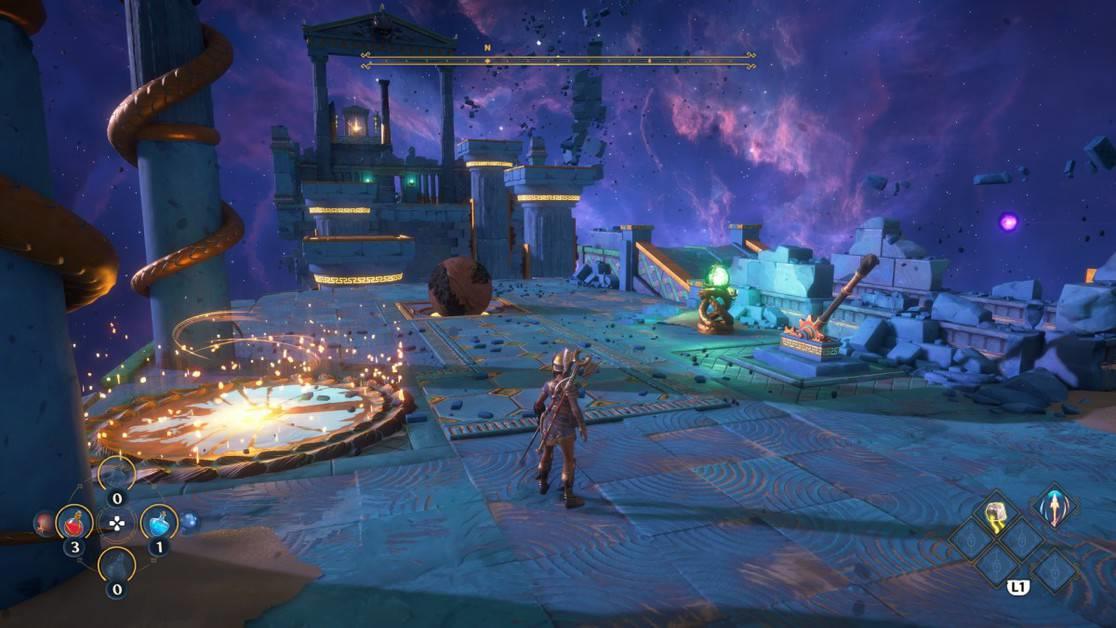Activate the Herakles's Strength godly power icon
1116x628 pixels.
(x=996, y=514)
